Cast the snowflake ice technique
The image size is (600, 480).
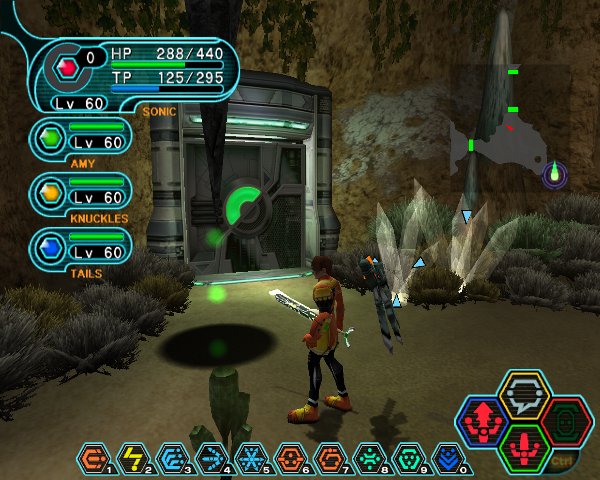point(249,459)
